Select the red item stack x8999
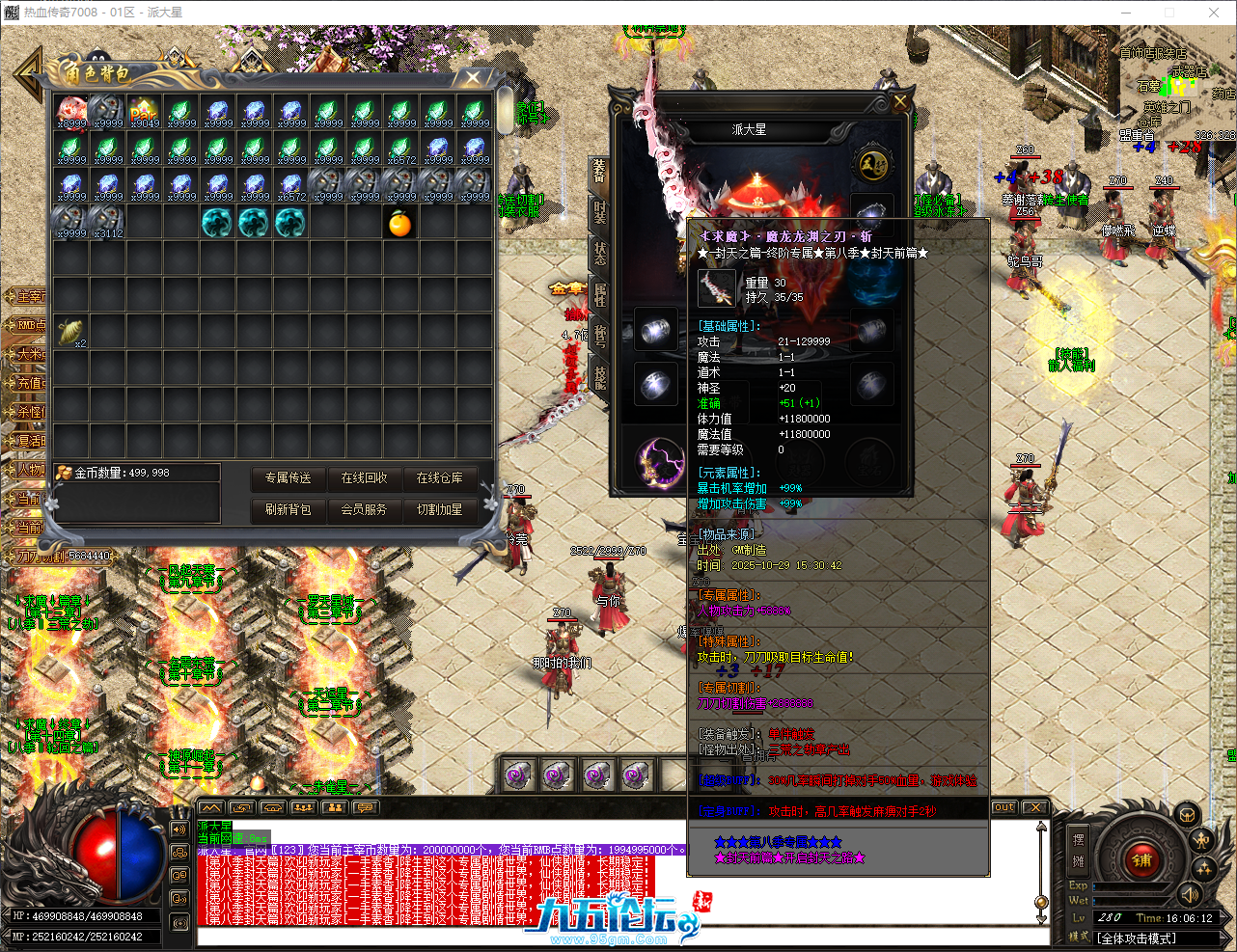Viewport: 1237px width, 952px height. point(71,113)
